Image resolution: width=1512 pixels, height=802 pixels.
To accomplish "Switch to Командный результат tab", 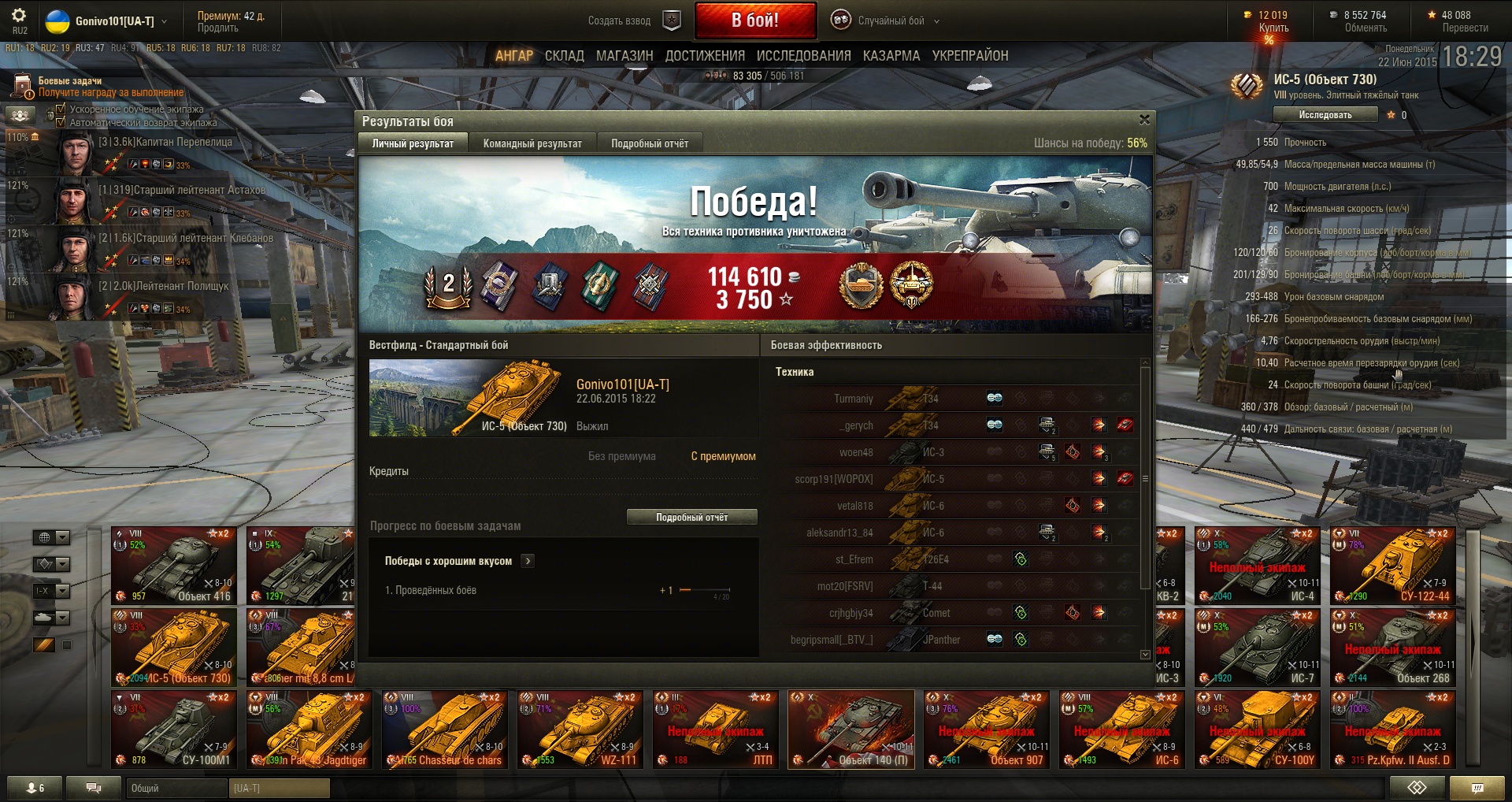I will coord(532,143).
